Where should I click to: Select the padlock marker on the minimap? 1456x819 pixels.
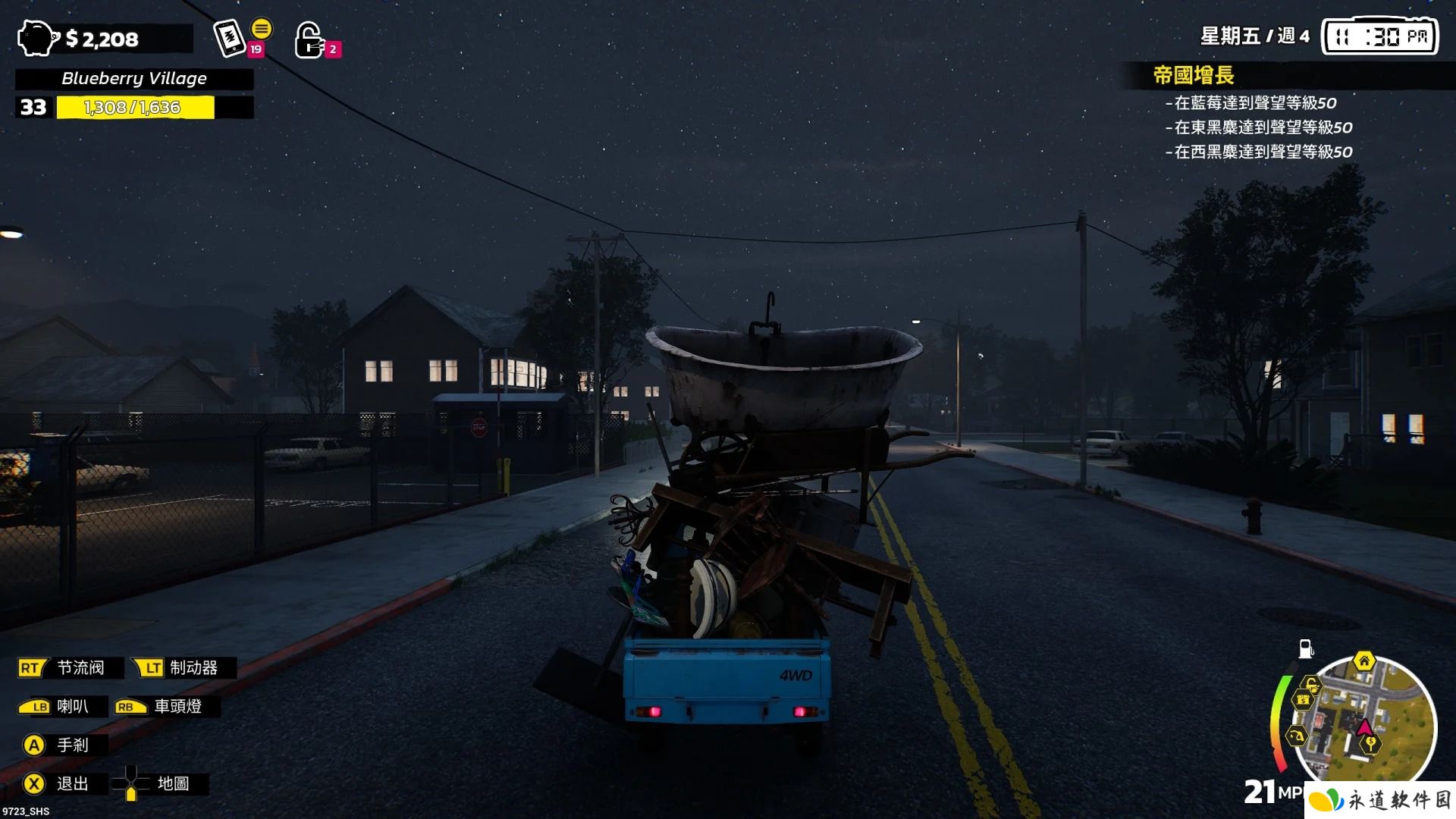(x=1311, y=685)
